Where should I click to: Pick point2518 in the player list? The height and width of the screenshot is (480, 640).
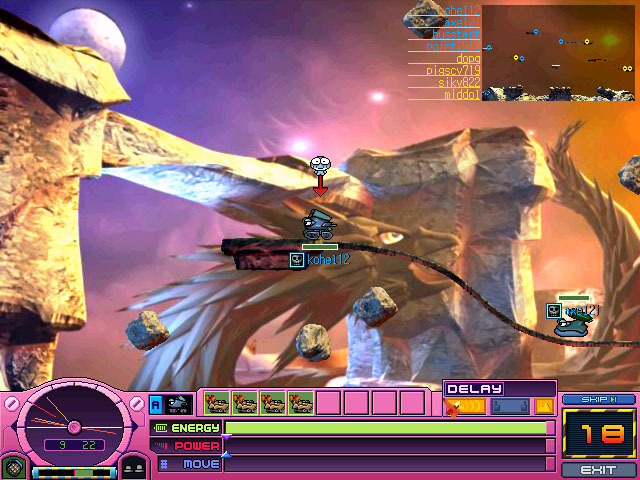point(452,46)
